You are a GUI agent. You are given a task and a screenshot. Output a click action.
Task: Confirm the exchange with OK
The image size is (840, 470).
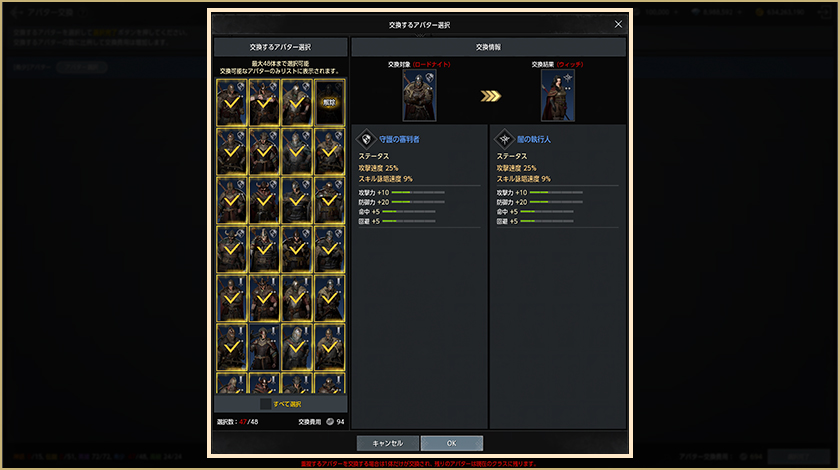pyautogui.click(x=451, y=443)
